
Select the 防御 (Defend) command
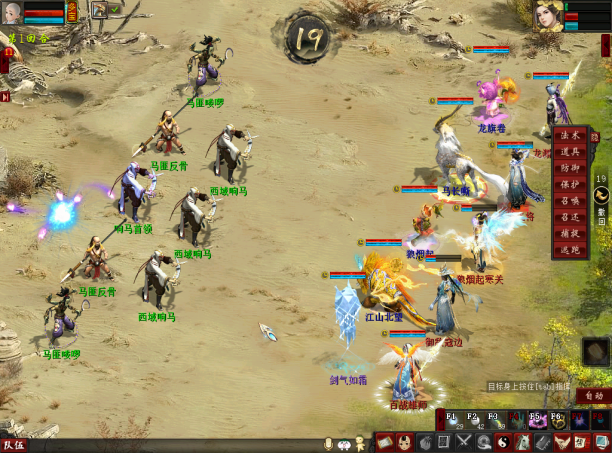[x=569, y=168]
